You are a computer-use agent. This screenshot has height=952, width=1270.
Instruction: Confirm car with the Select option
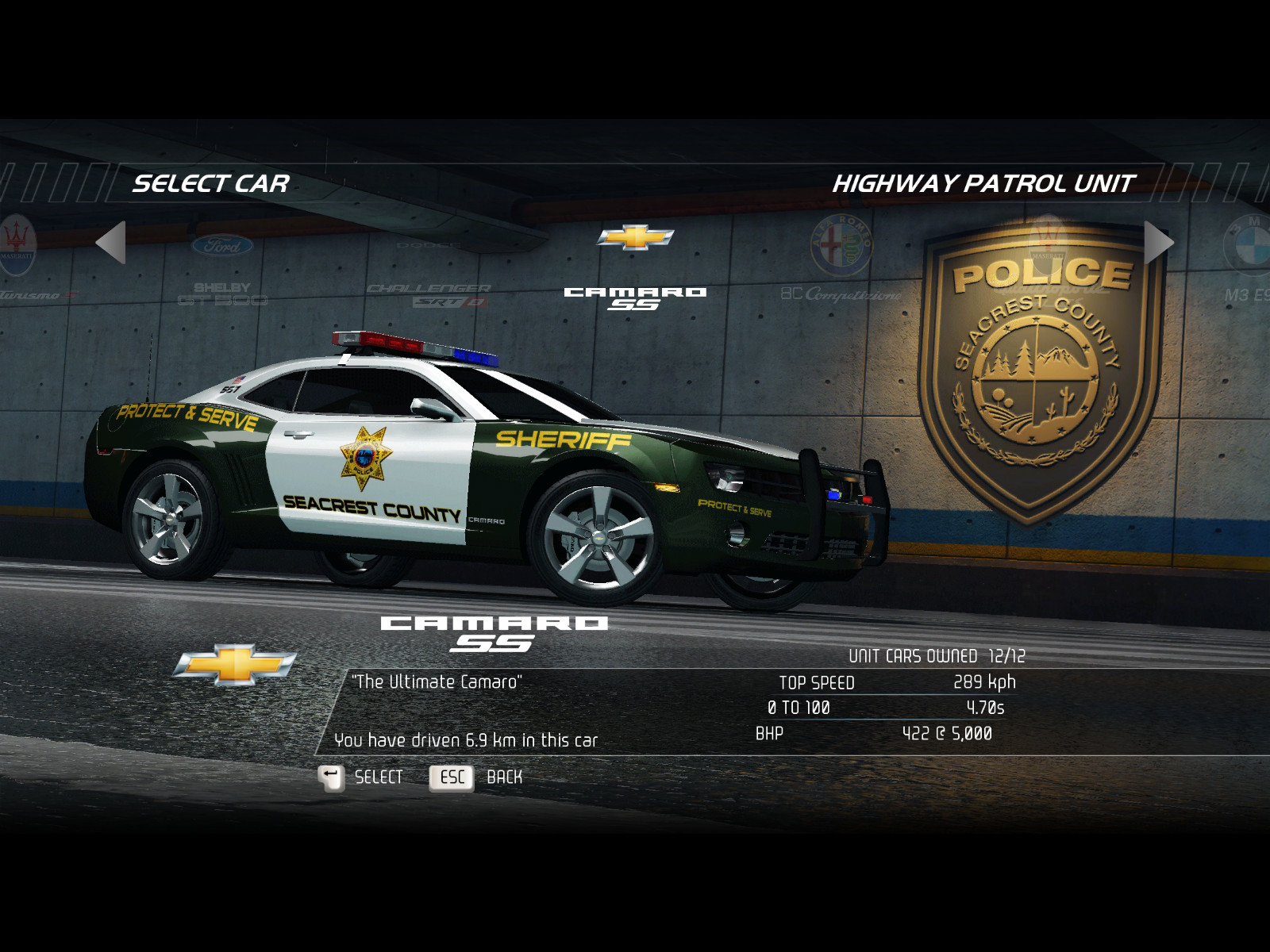(x=362, y=777)
